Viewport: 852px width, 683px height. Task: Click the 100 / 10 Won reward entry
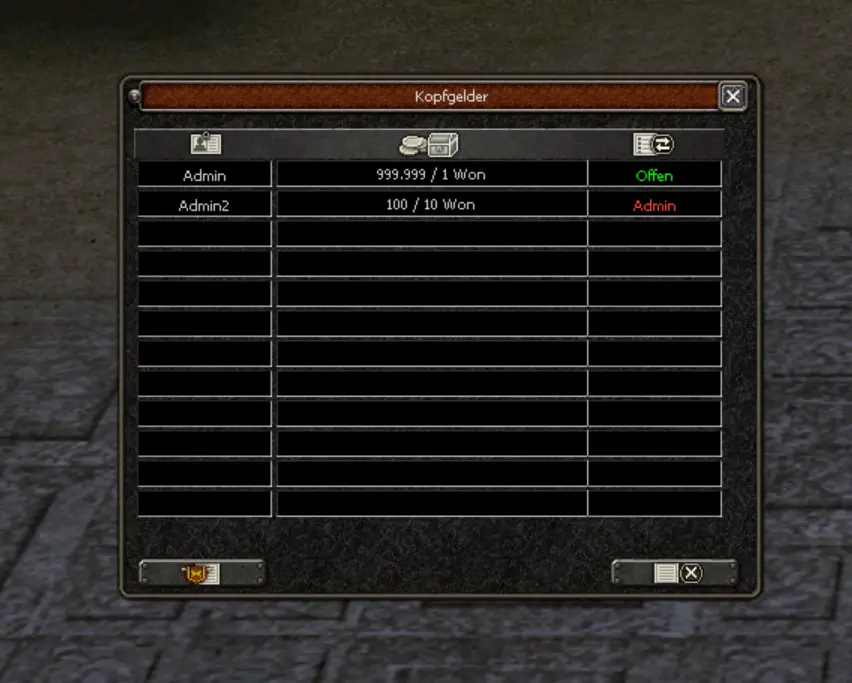pos(431,205)
